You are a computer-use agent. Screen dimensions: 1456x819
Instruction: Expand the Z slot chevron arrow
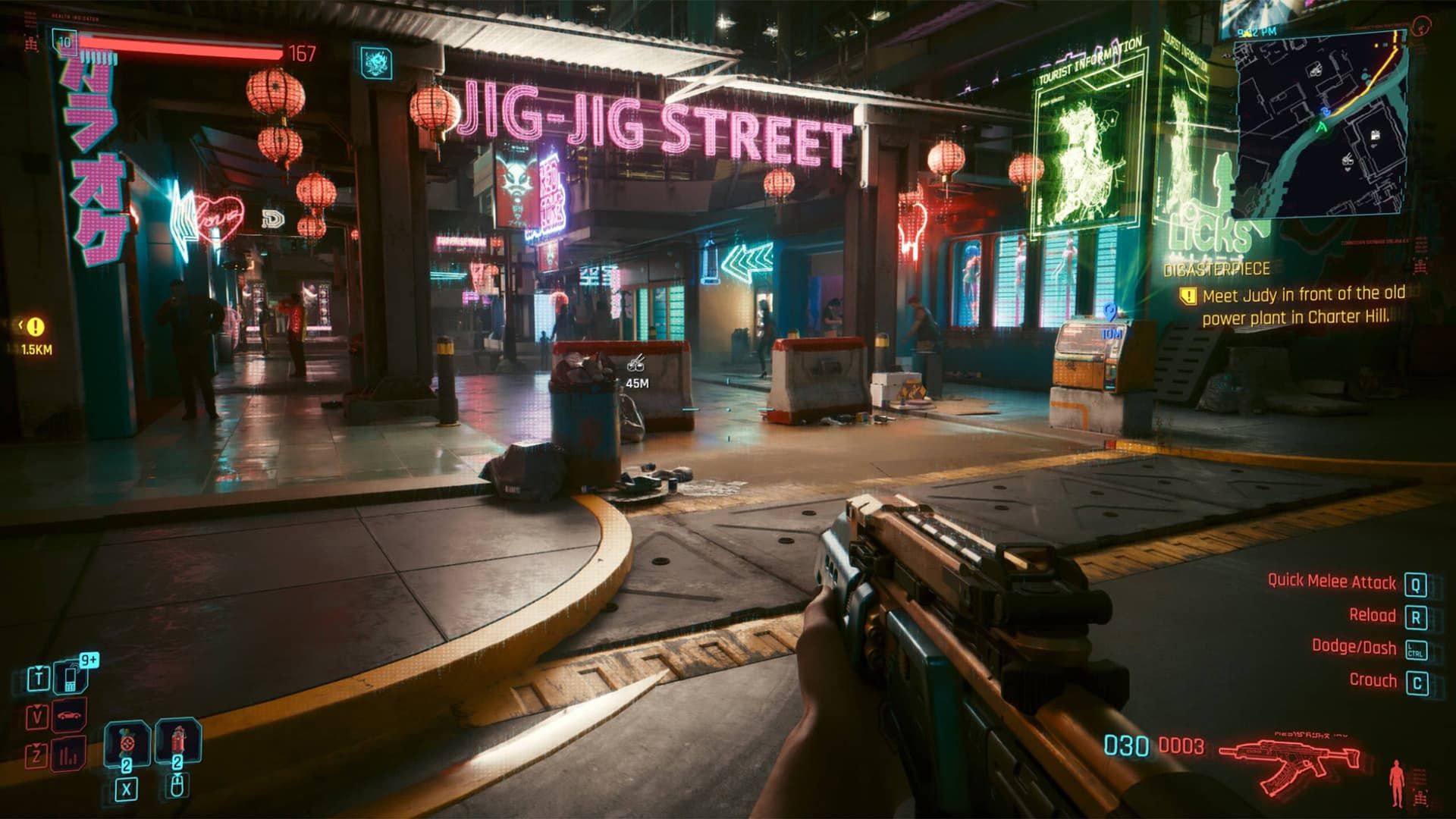(36, 745)
